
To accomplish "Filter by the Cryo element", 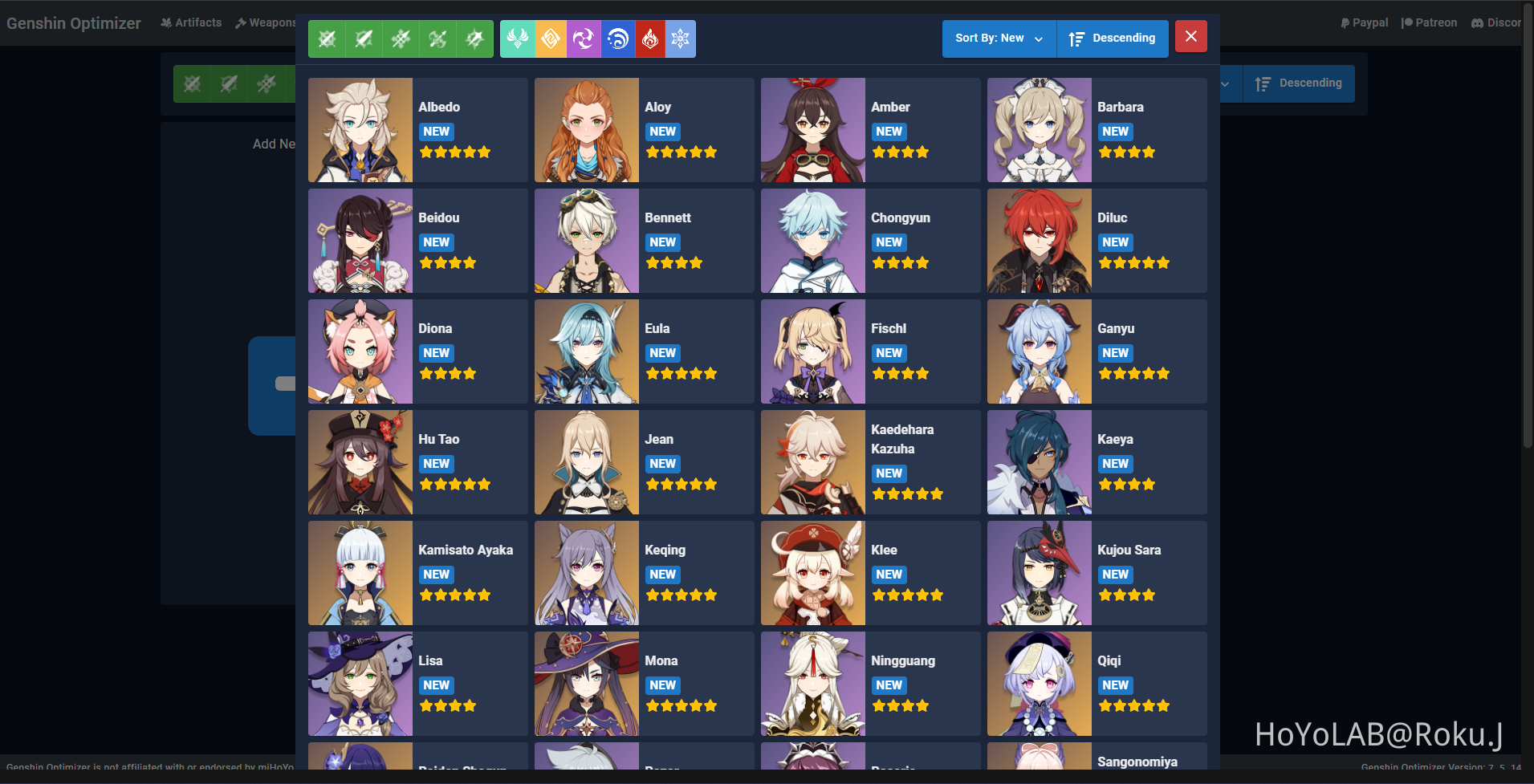I will click(680, 39).
